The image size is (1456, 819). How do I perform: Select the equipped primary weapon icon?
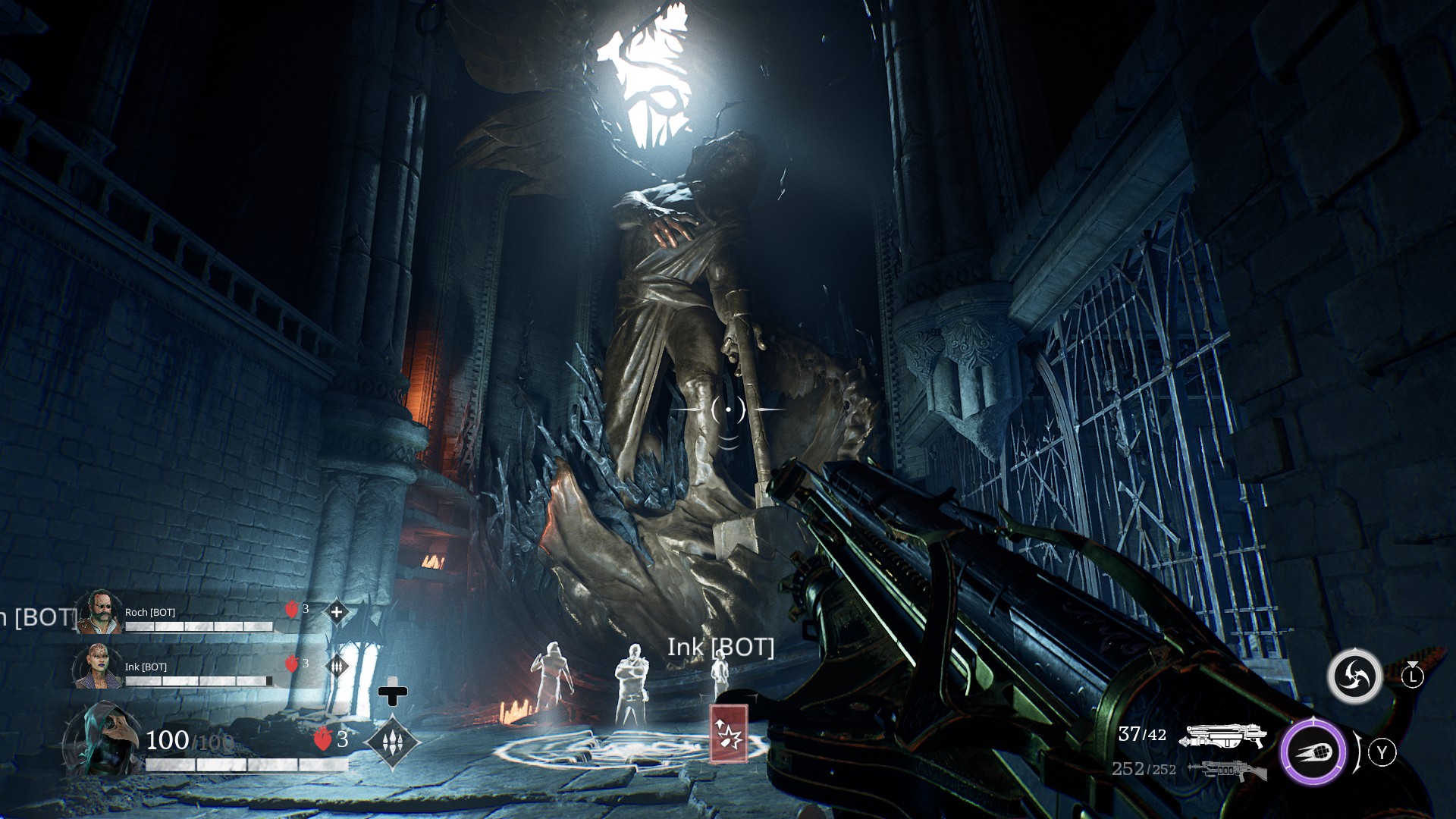(1223, 736)
